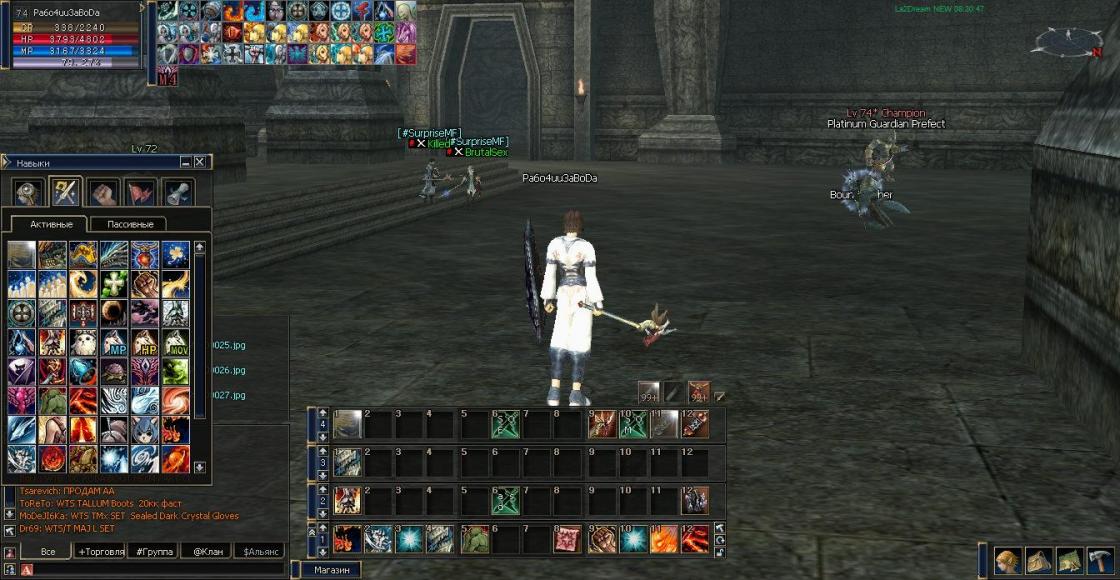Use the pink scroll item in hotbar slot 8

(568, 539)
